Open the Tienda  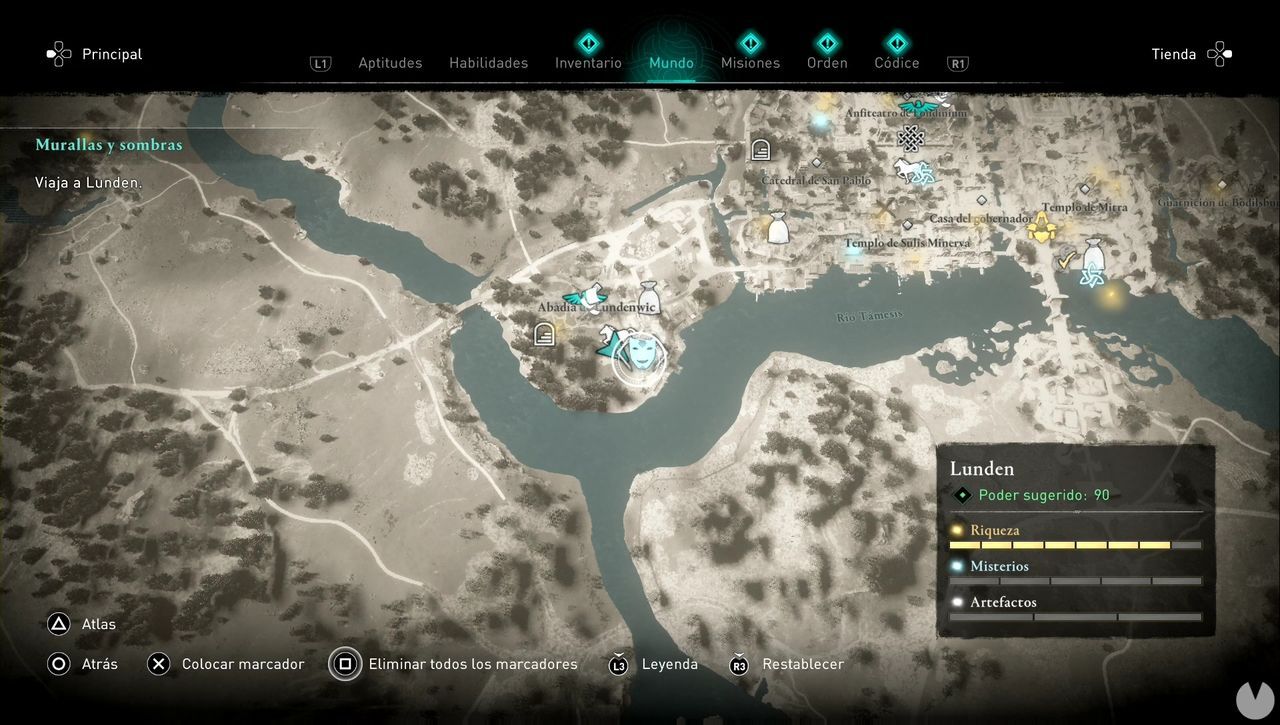click(1173, 54)
